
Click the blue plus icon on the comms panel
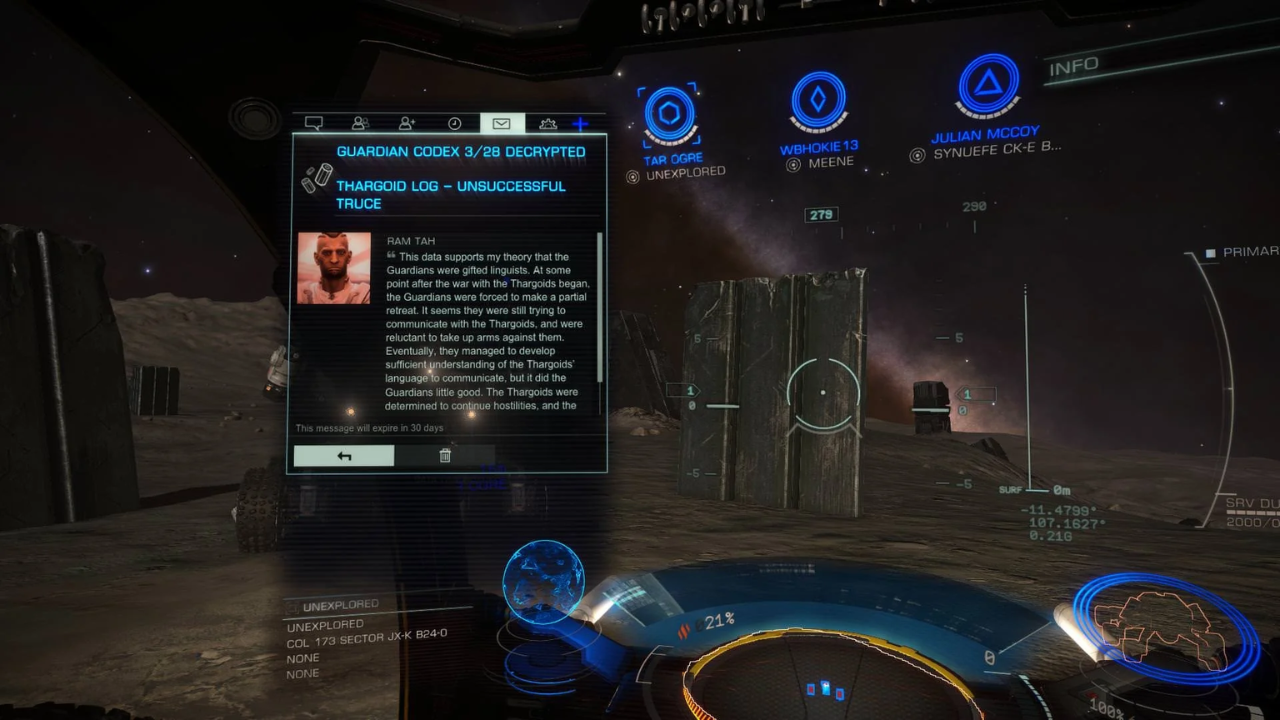click(x=580, y=124)
